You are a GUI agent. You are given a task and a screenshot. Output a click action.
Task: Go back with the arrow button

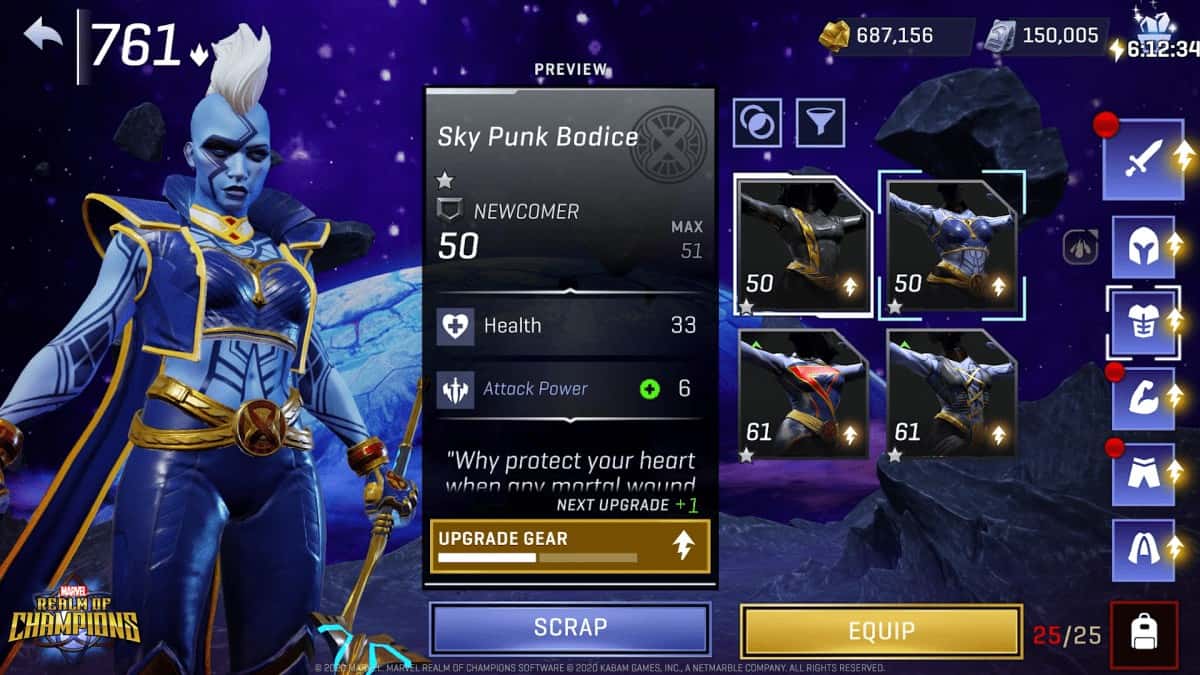[x=43, y=37]
